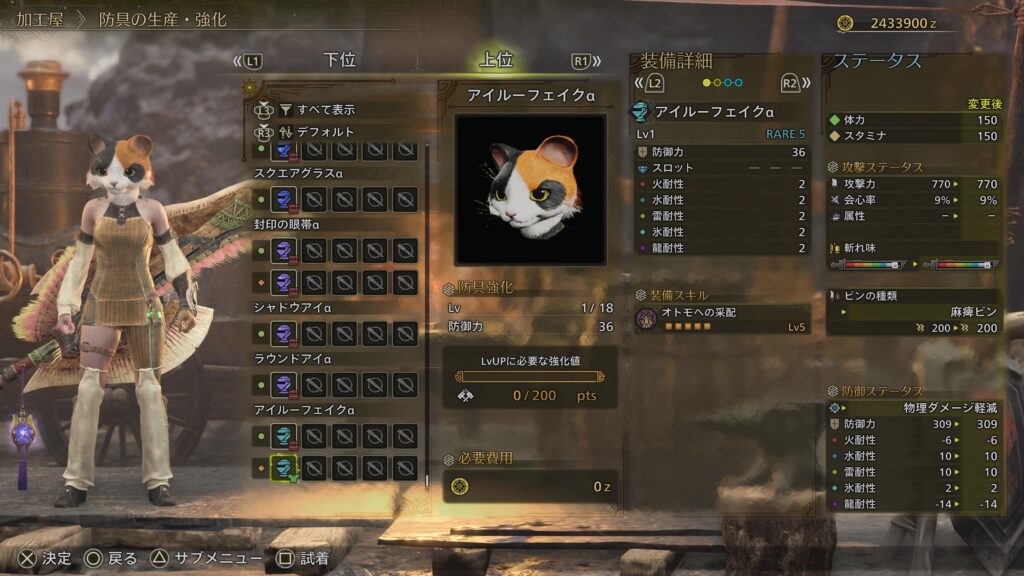Open the すべて表示 filter option
Image resolution: width=1024 pixels, height=576 pixels.
coord(325,109)
